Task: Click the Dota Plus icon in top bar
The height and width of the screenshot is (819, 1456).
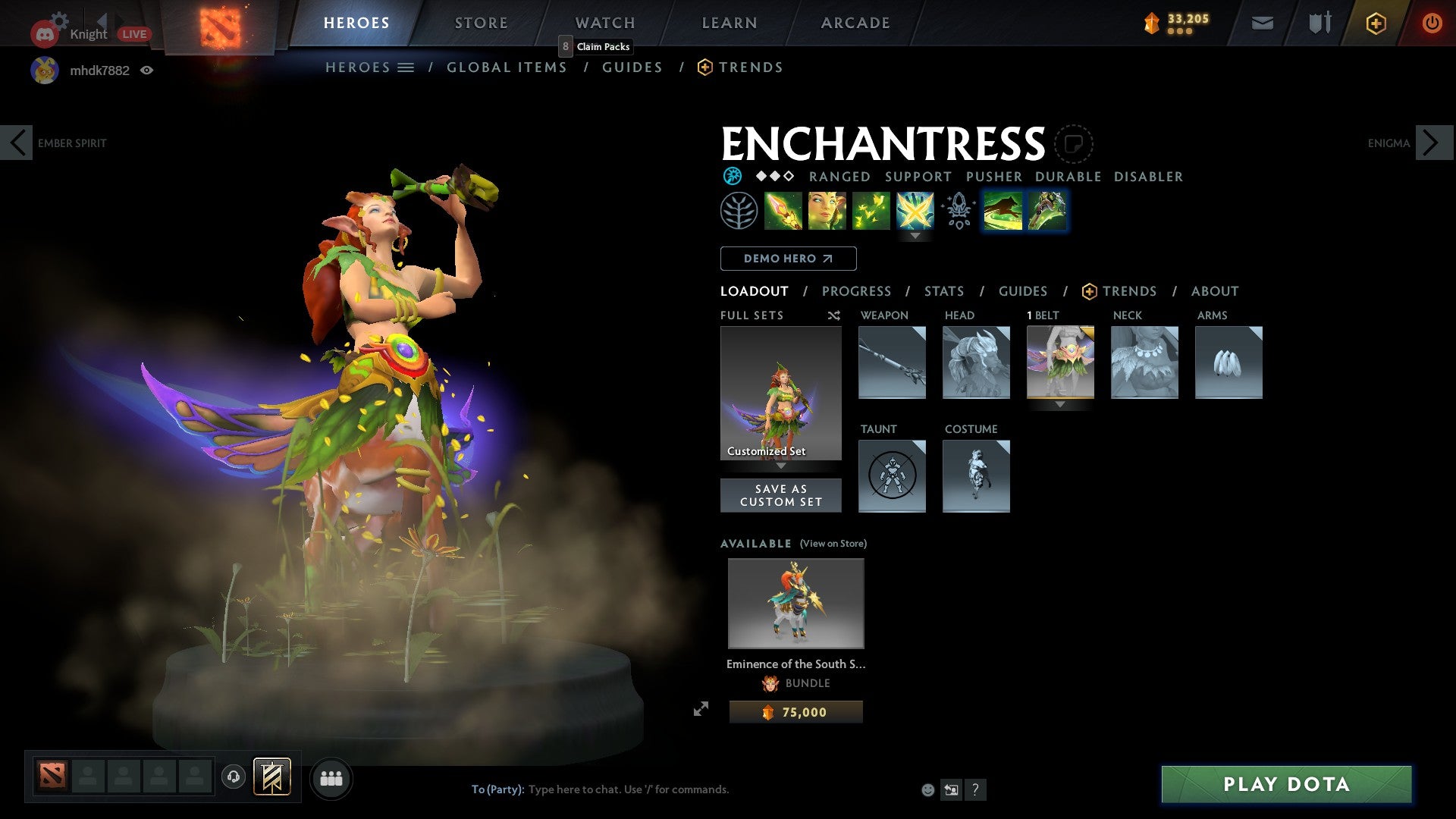Action: coord(1376,23)
